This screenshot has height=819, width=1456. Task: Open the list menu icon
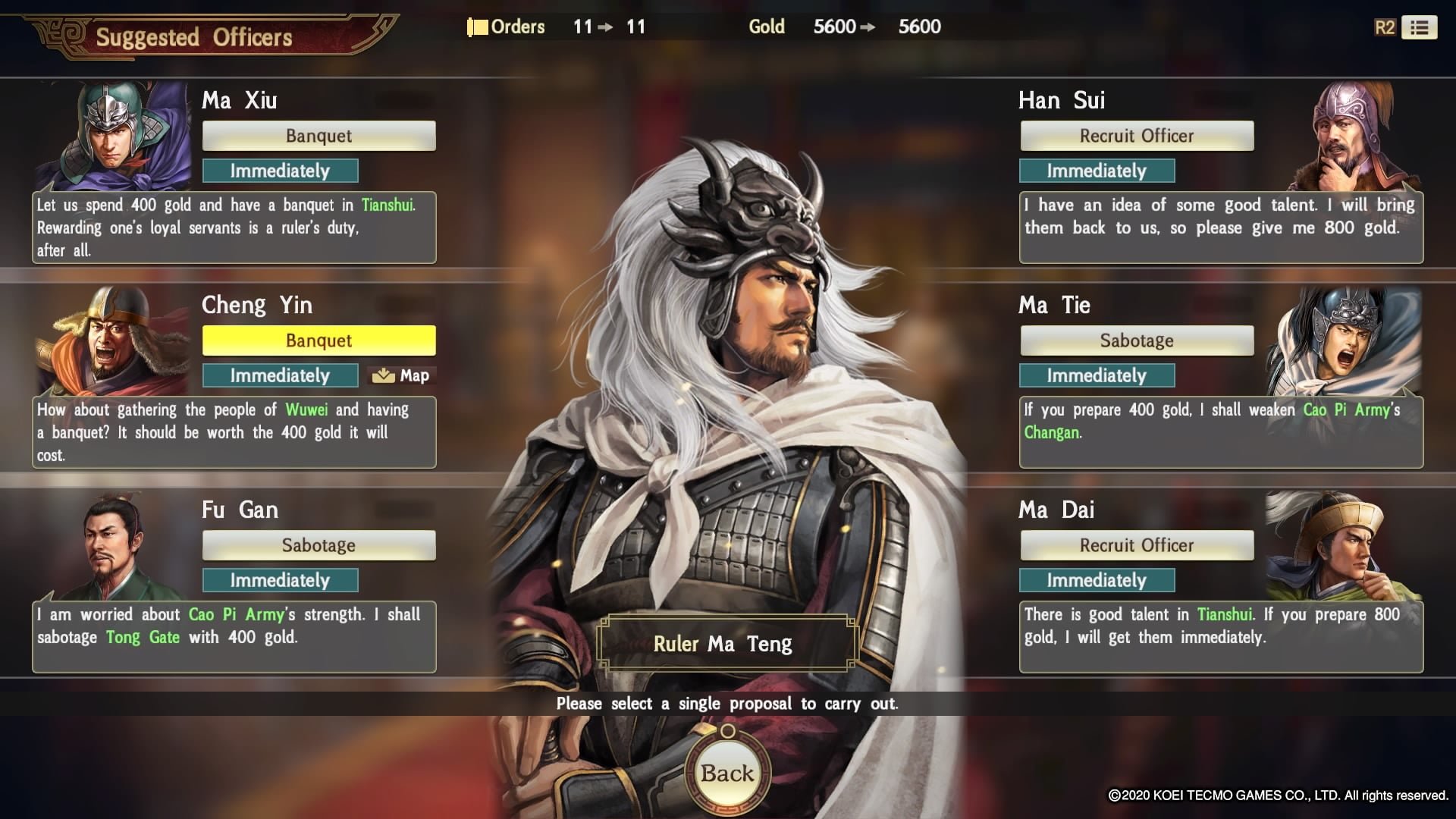[x=1419, y=27]
